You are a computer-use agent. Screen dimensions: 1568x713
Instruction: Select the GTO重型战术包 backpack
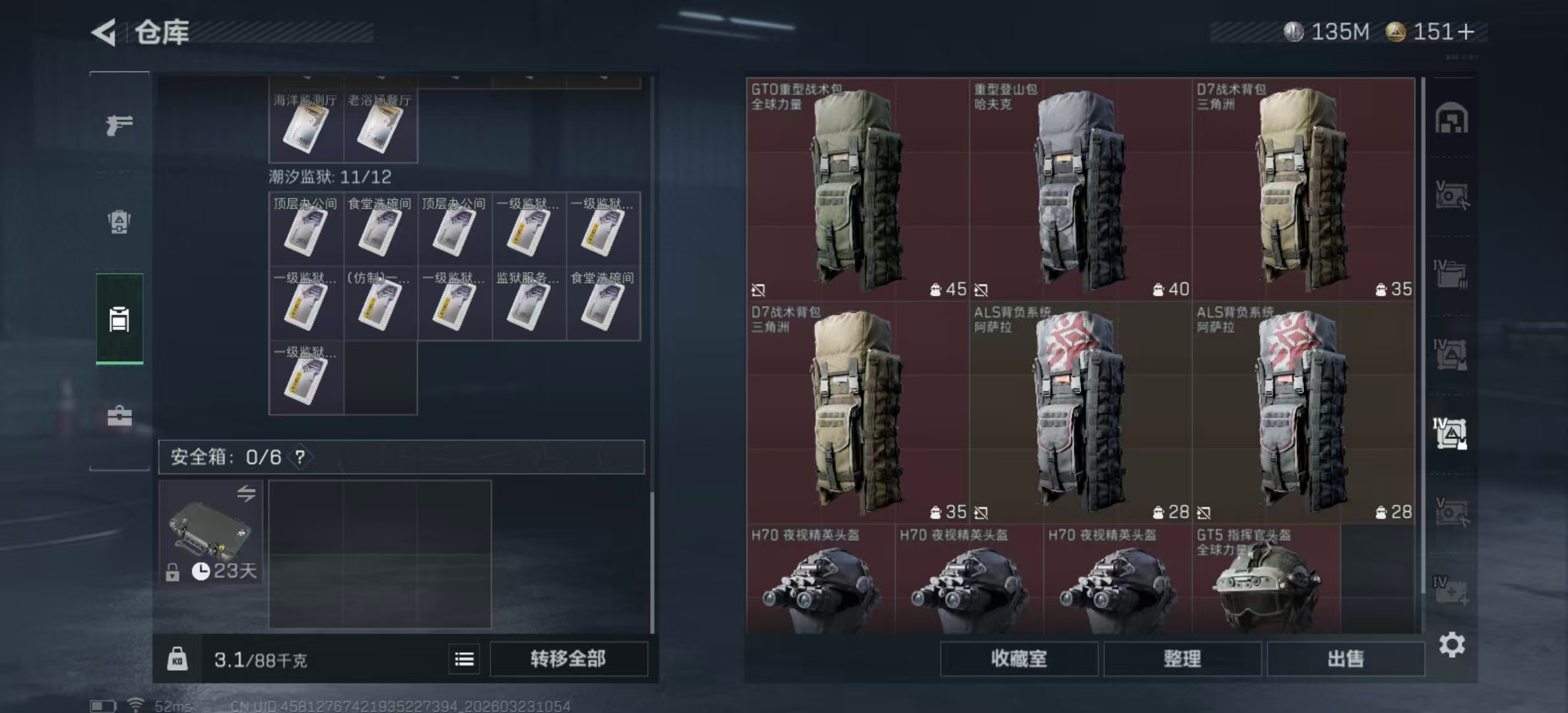click(x=857, y=189)
